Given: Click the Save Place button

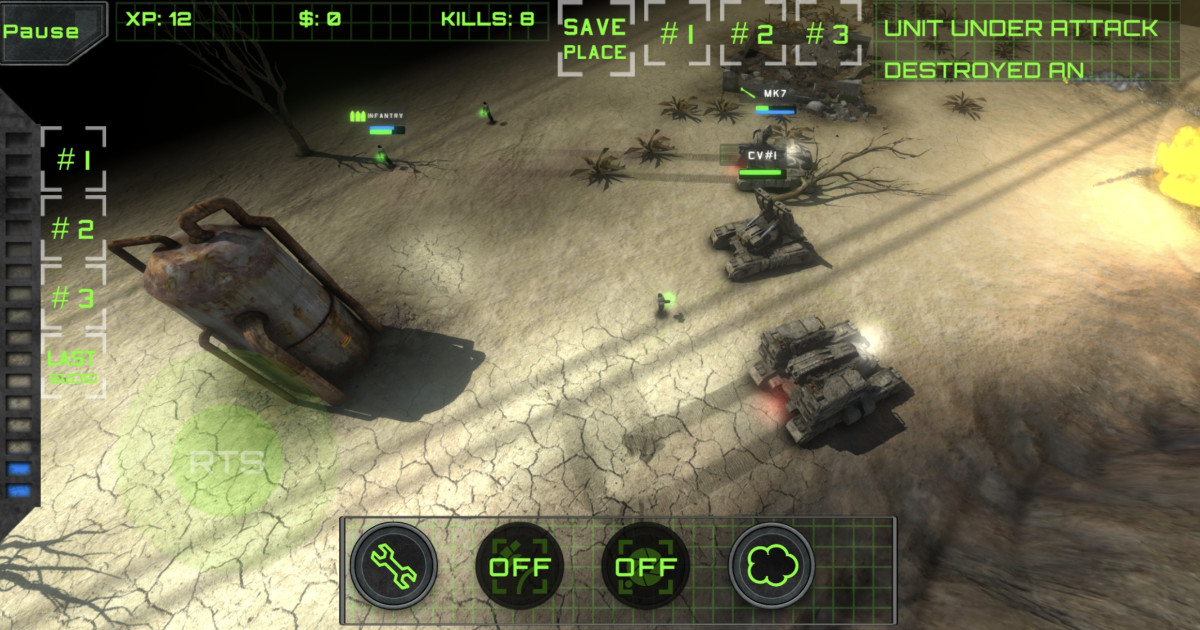Looking at the screenshot, I should tap(595, 39).
